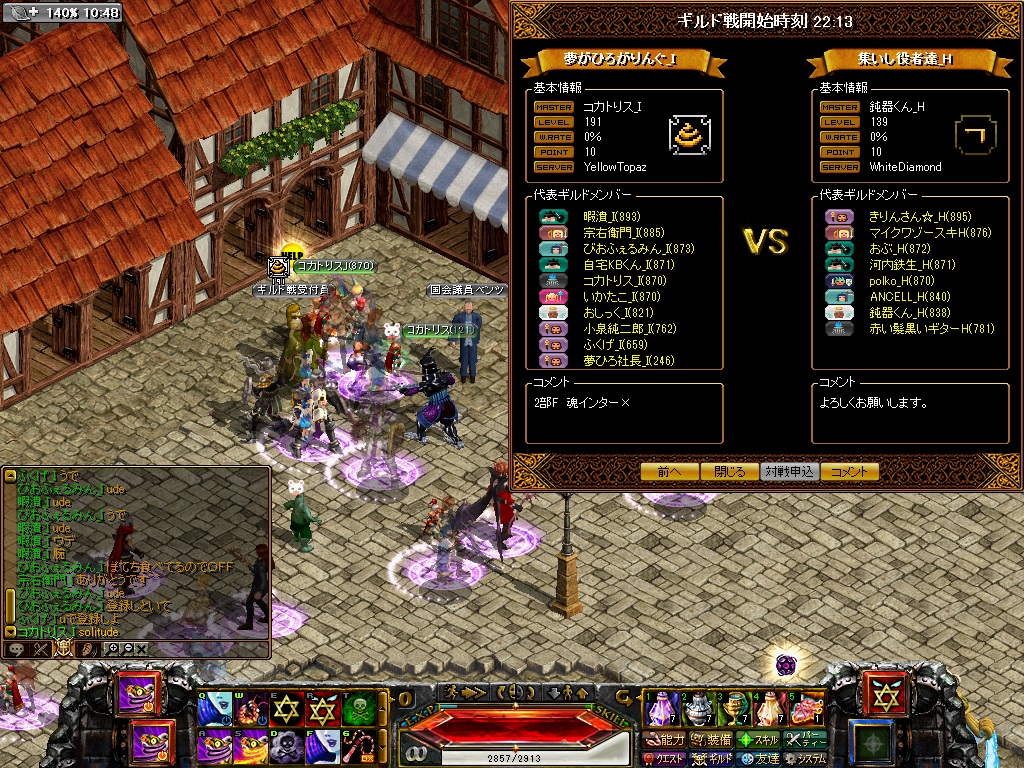Open the スキル skills menu
The width and height of the screenshot is (1024, 768).
[757, 740]
